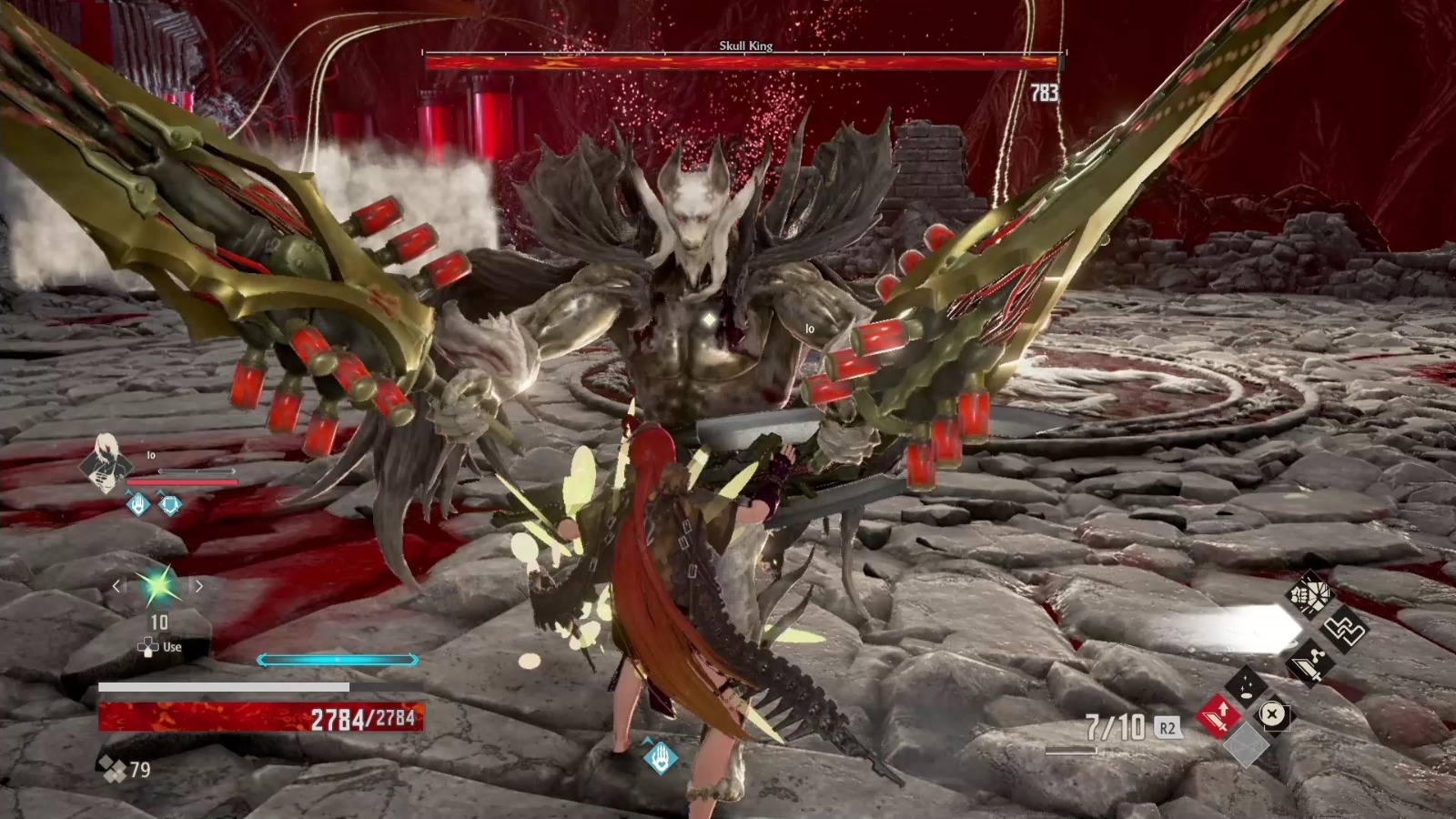Screen dimensions: 1456x819
Task: Toggle the active red sword-up attack buff
Action: point(1217,717)
